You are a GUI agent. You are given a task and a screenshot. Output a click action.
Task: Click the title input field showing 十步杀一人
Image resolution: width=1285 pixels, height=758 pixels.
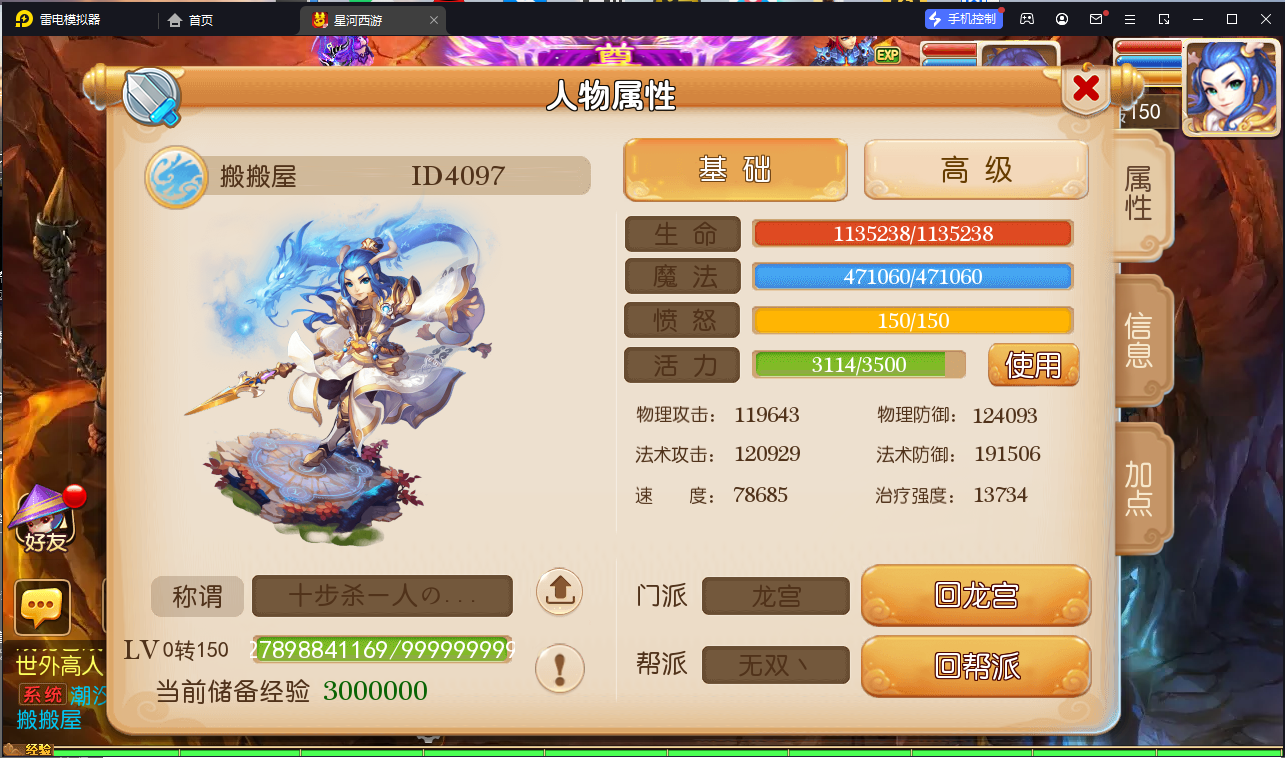click(381, 595)
